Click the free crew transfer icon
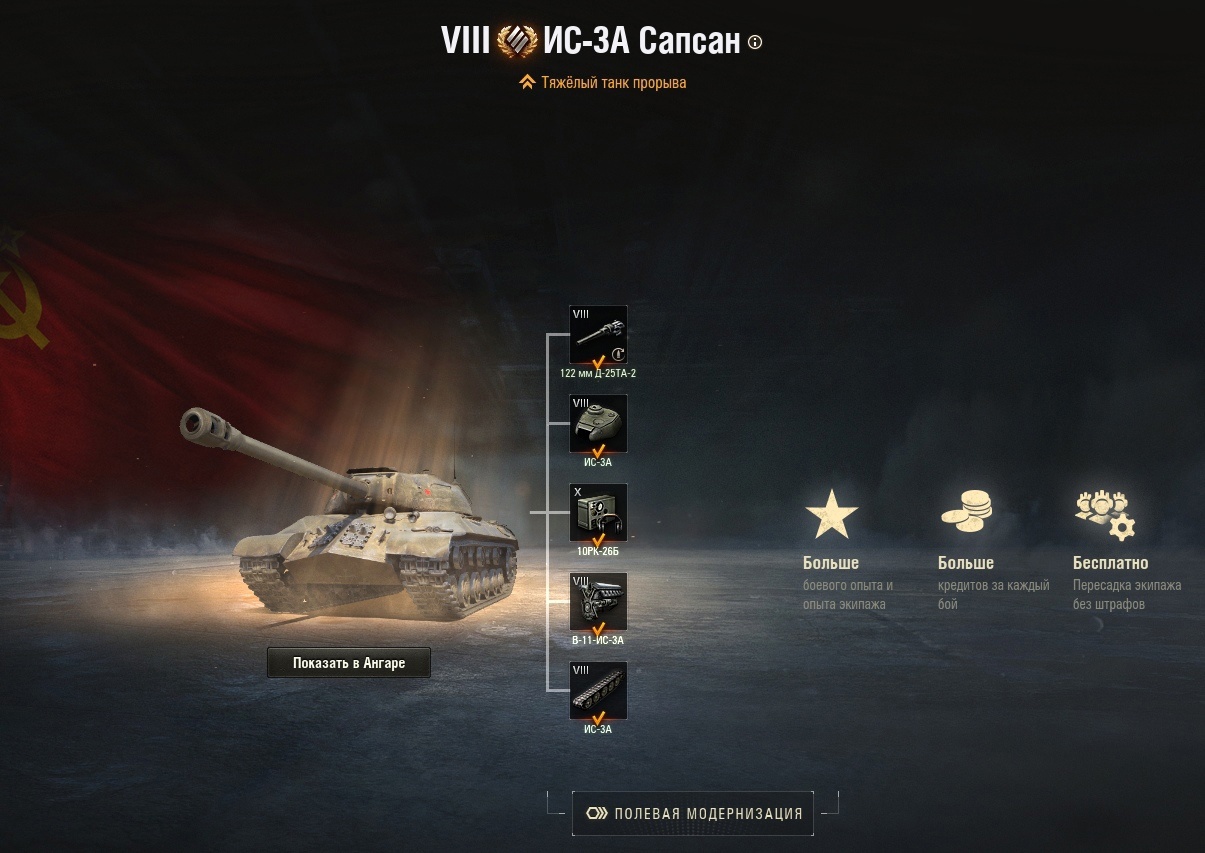This screenshot has width=1205, height=853. pos(1105,514)
